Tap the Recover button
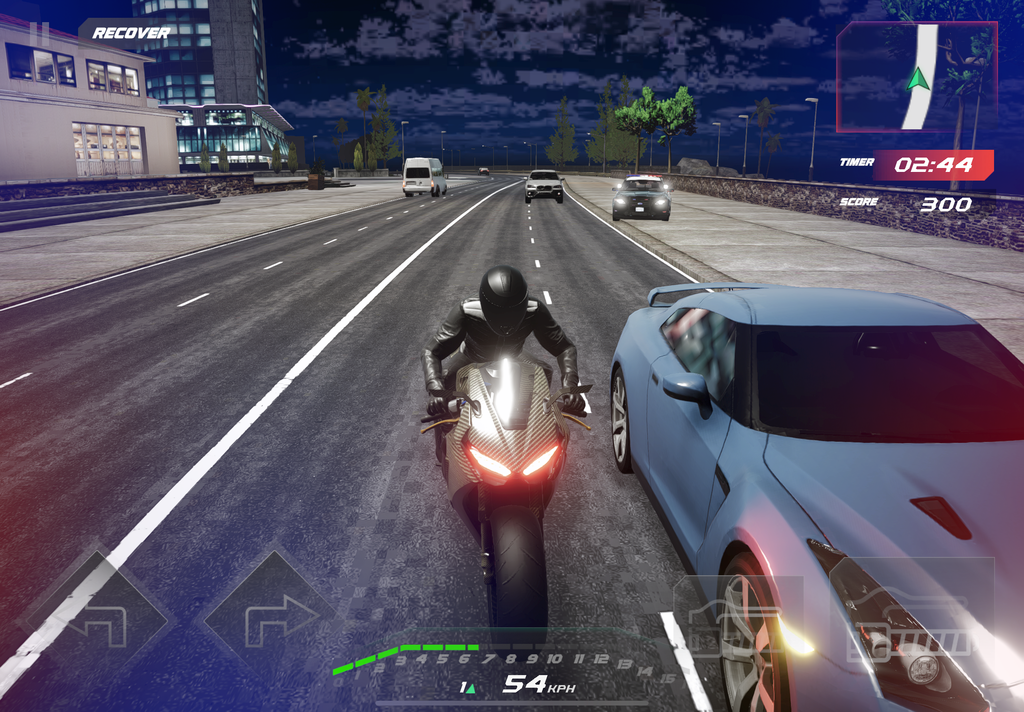1024x712 pixels. pyautogui.click(x=130, y=33)
